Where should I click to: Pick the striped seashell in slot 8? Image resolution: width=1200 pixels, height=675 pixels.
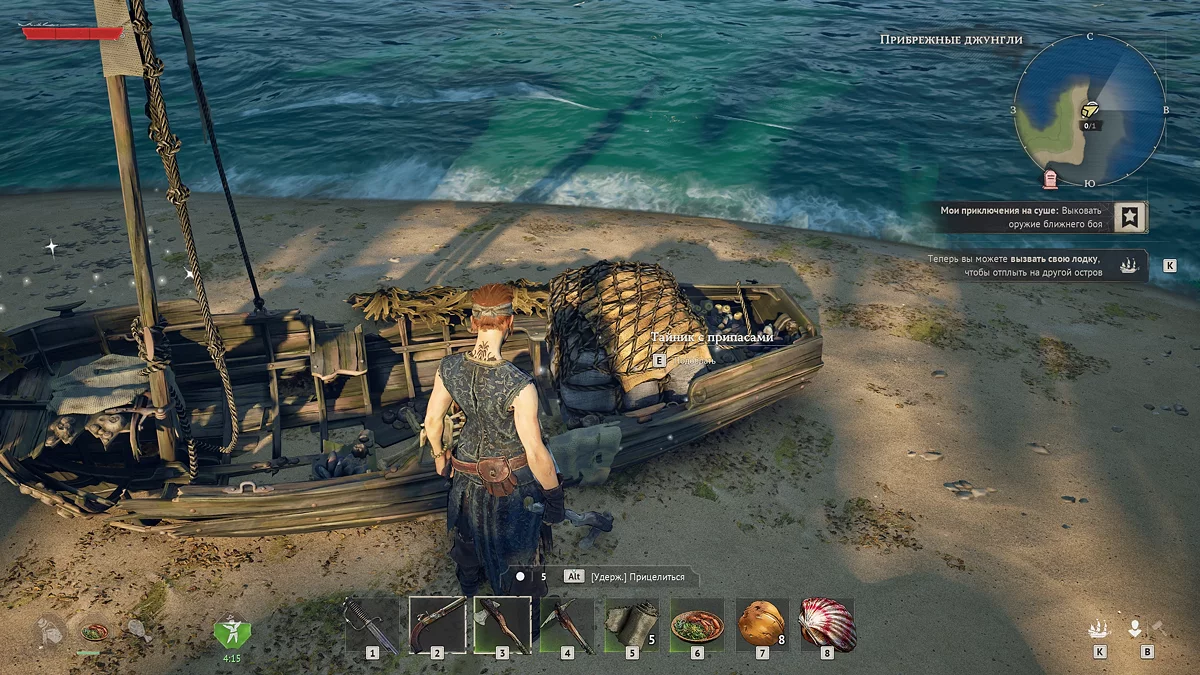pos(827,625)
